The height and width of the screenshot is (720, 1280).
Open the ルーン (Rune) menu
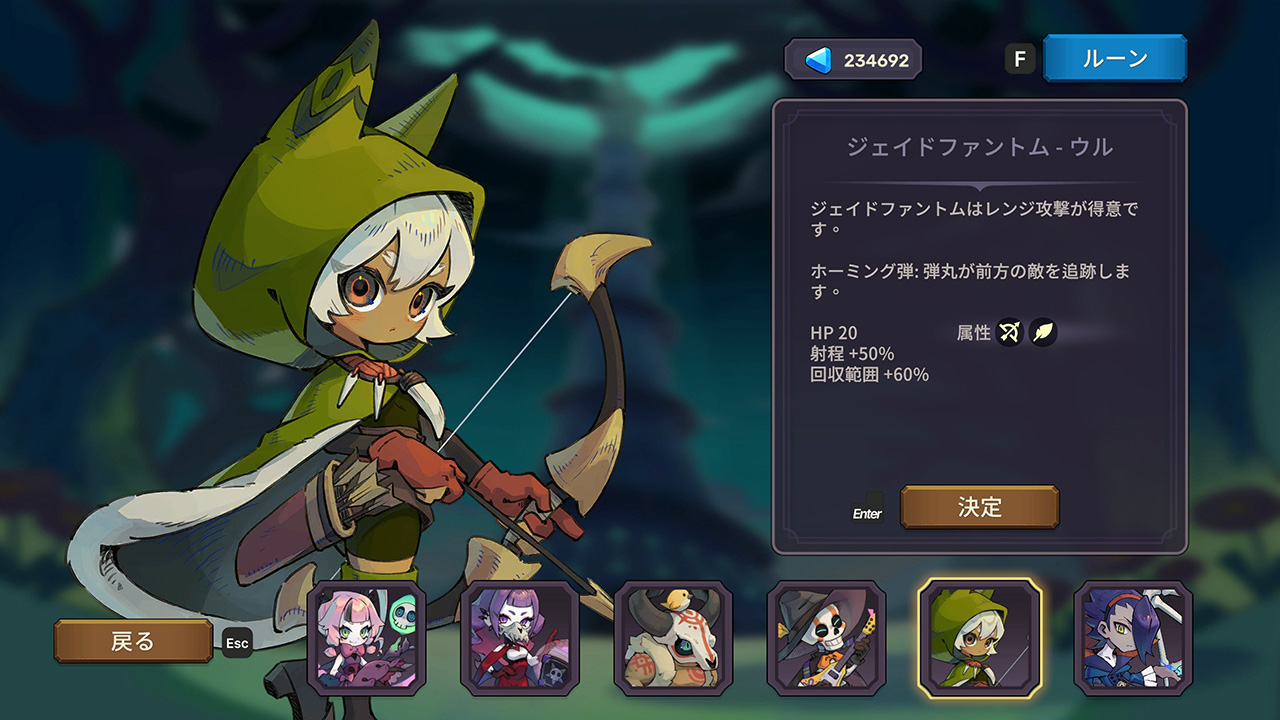coord(1114,58)
